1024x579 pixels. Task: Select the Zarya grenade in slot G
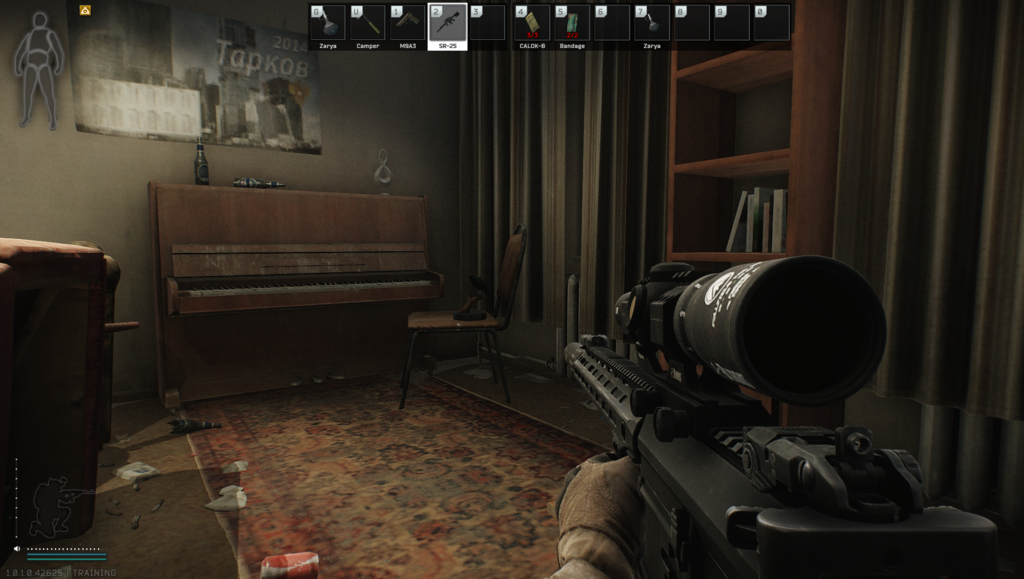327,23
